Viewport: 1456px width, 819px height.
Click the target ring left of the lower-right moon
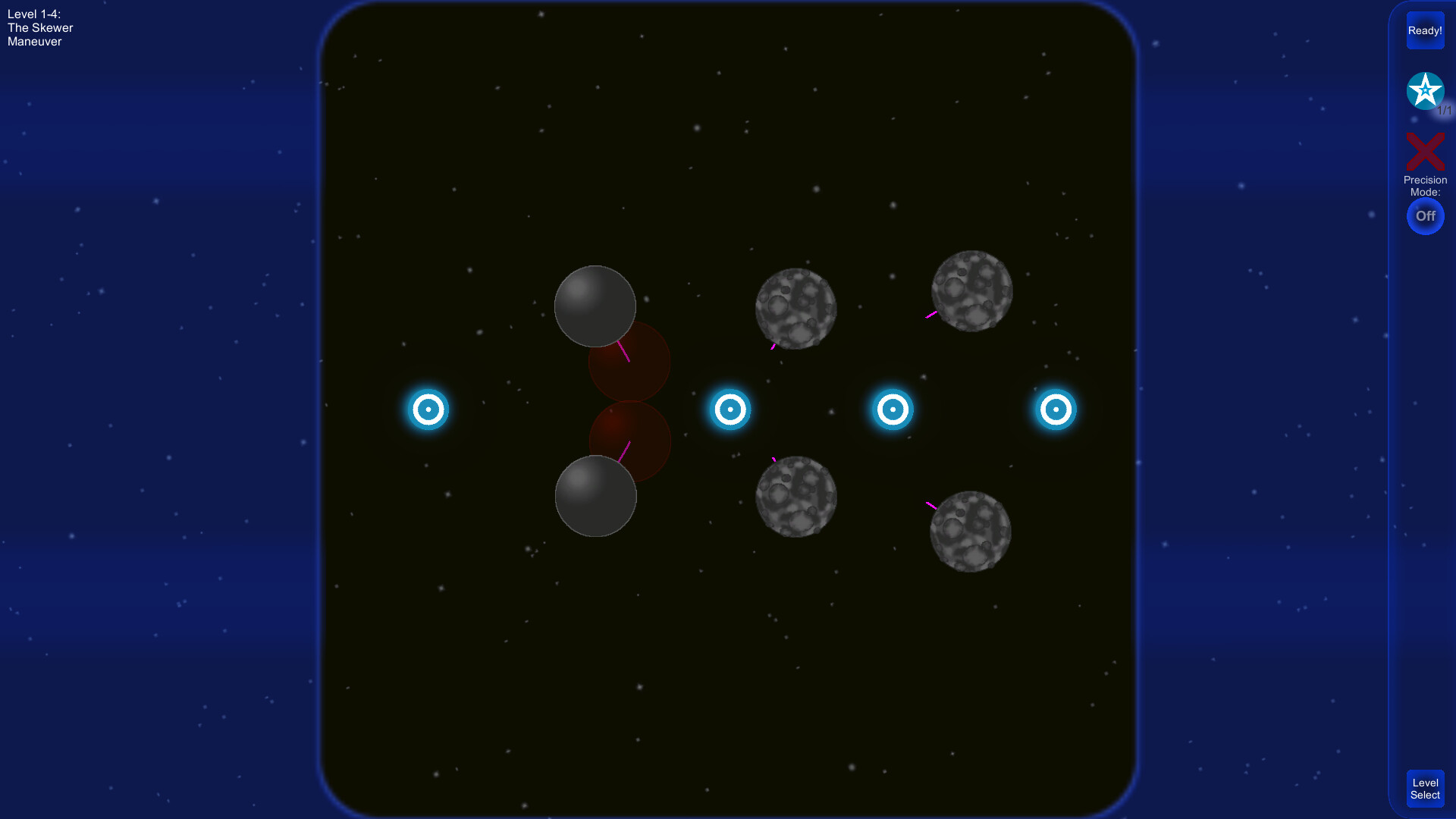click(x=893, y=409)
